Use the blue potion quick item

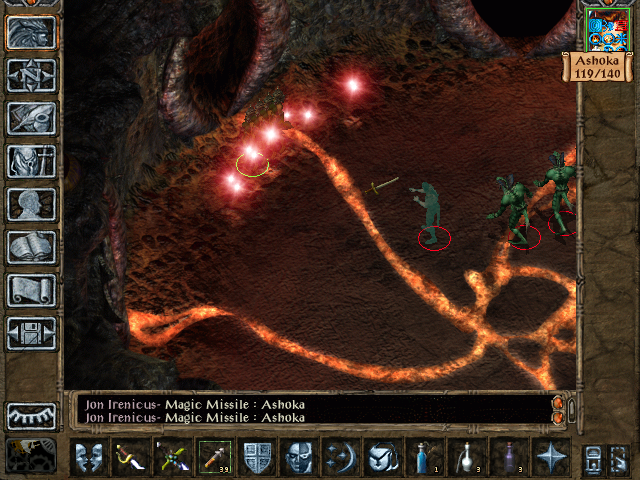pos(425,457)
